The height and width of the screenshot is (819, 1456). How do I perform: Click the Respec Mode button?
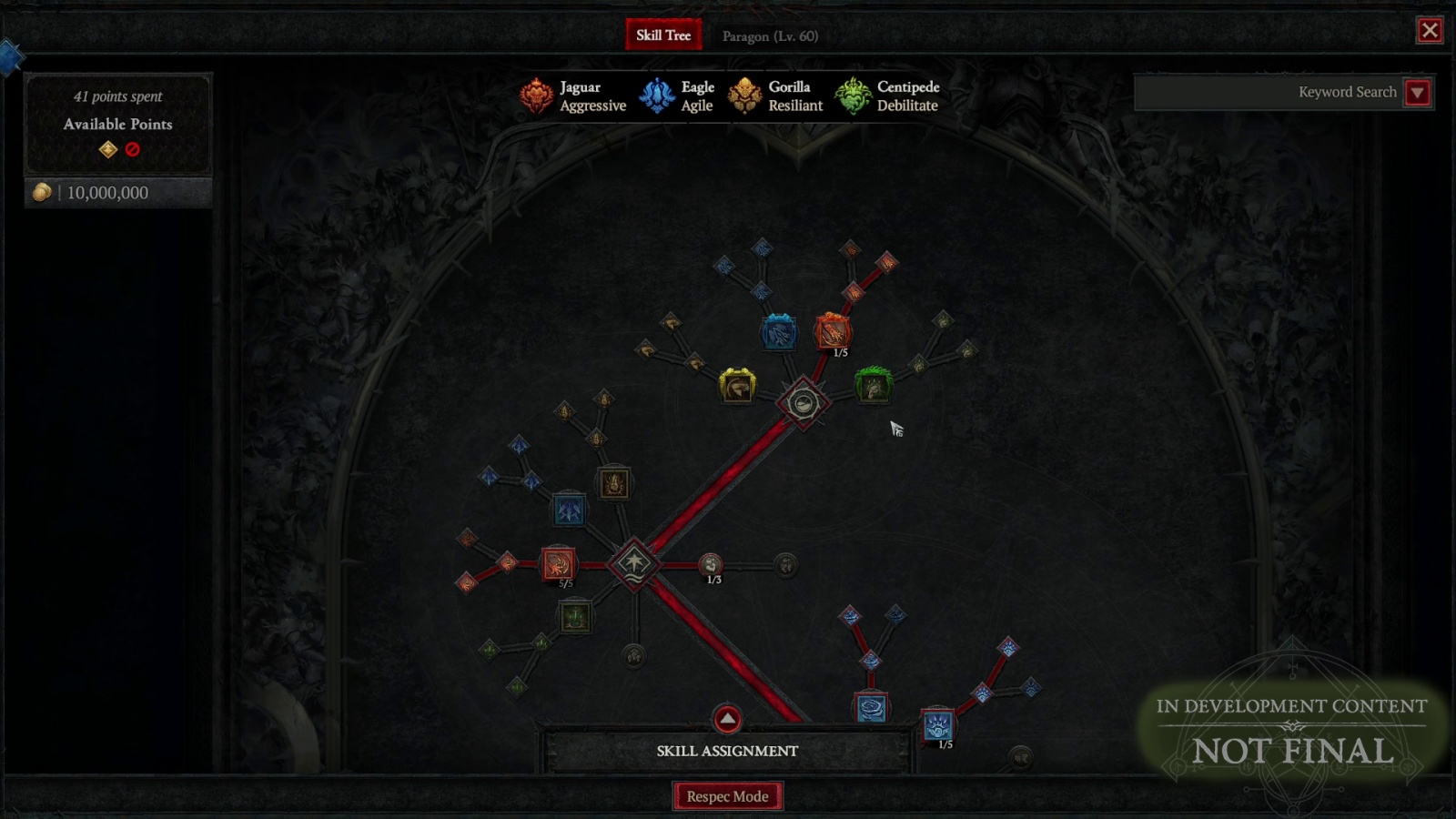(727, 795)
